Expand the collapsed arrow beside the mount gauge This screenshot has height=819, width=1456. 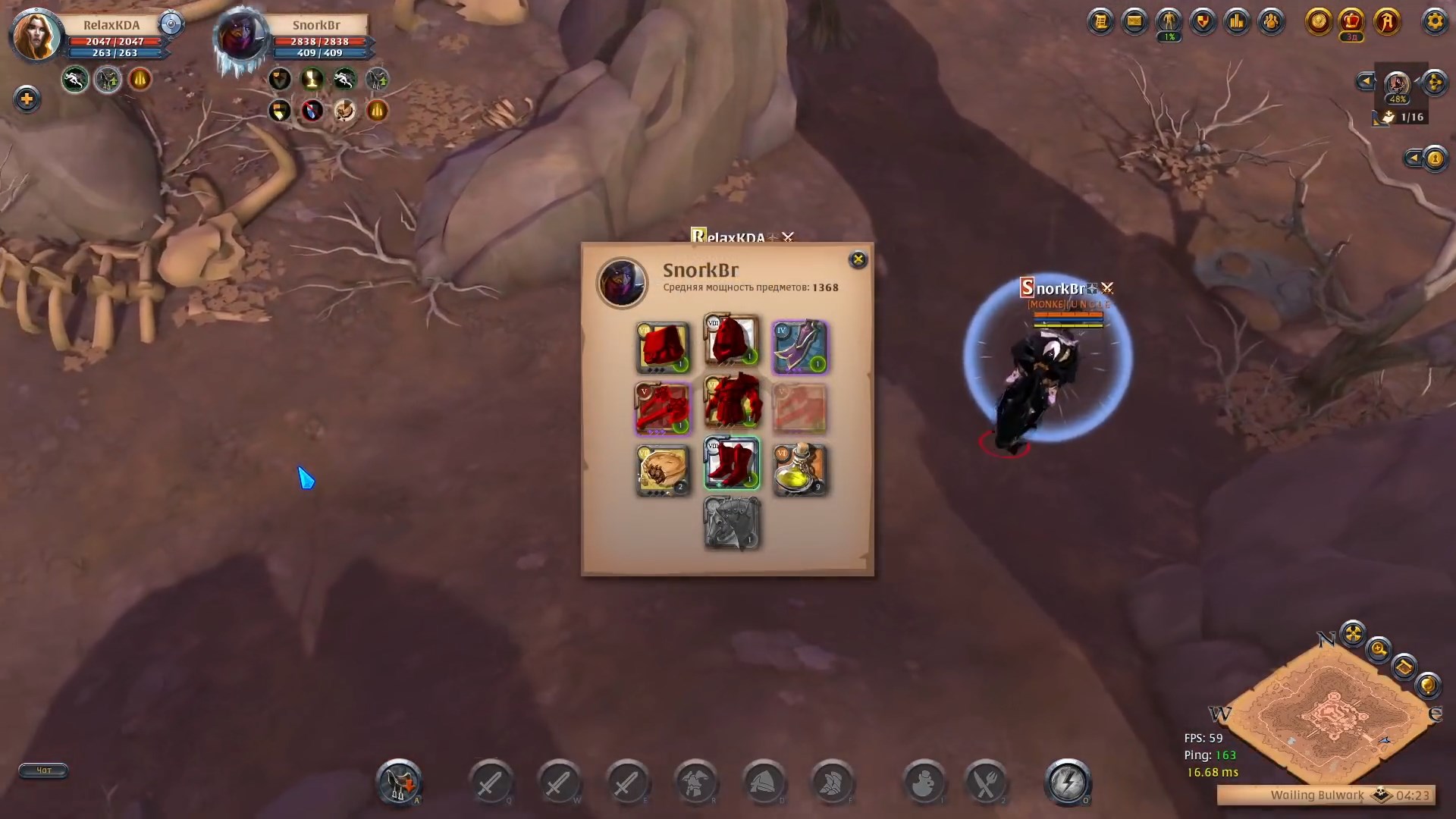(x=1365, y=81)
